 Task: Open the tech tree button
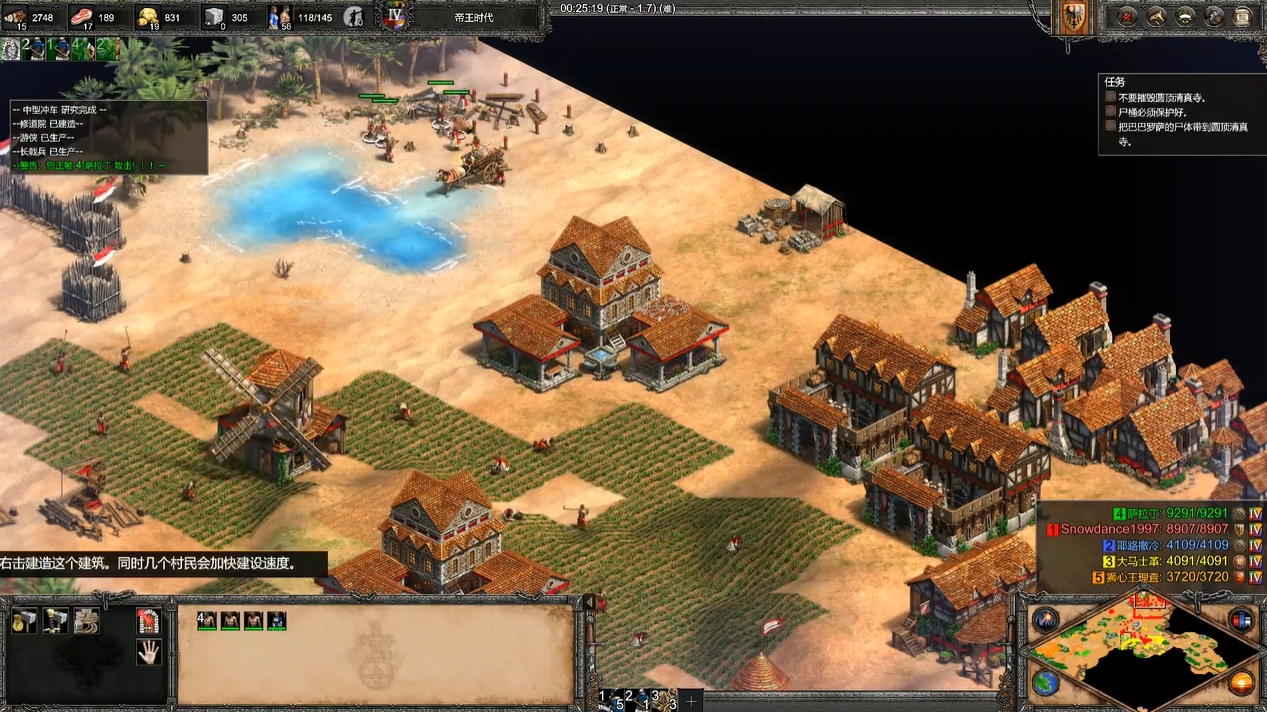[1185, 17]
